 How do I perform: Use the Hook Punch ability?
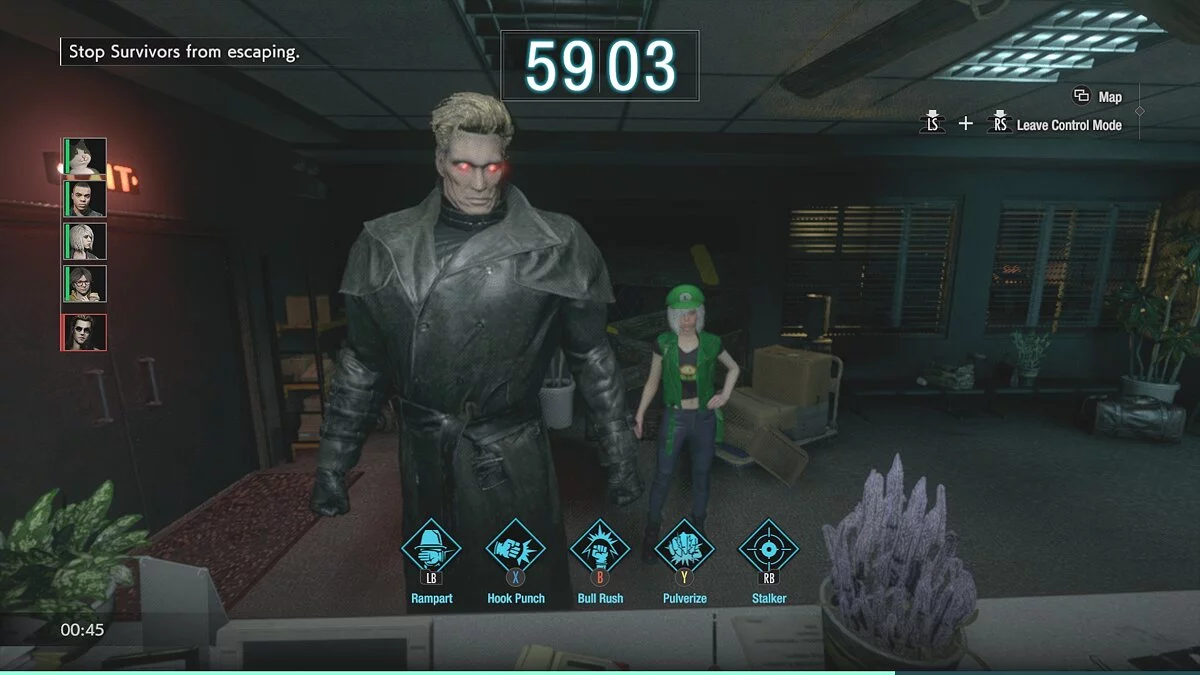coord(516,549)
